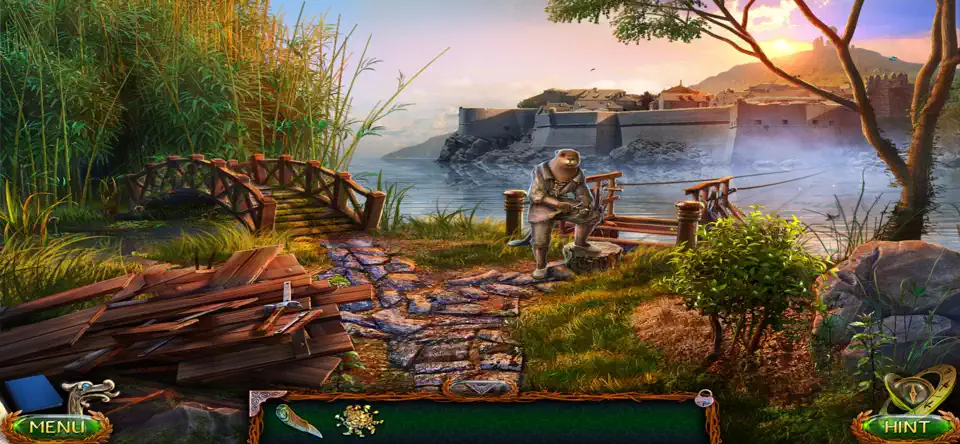Pick the golden ornament inventory item
The width and height of the screenshot is (960, 444).
(x=357, y=420)
